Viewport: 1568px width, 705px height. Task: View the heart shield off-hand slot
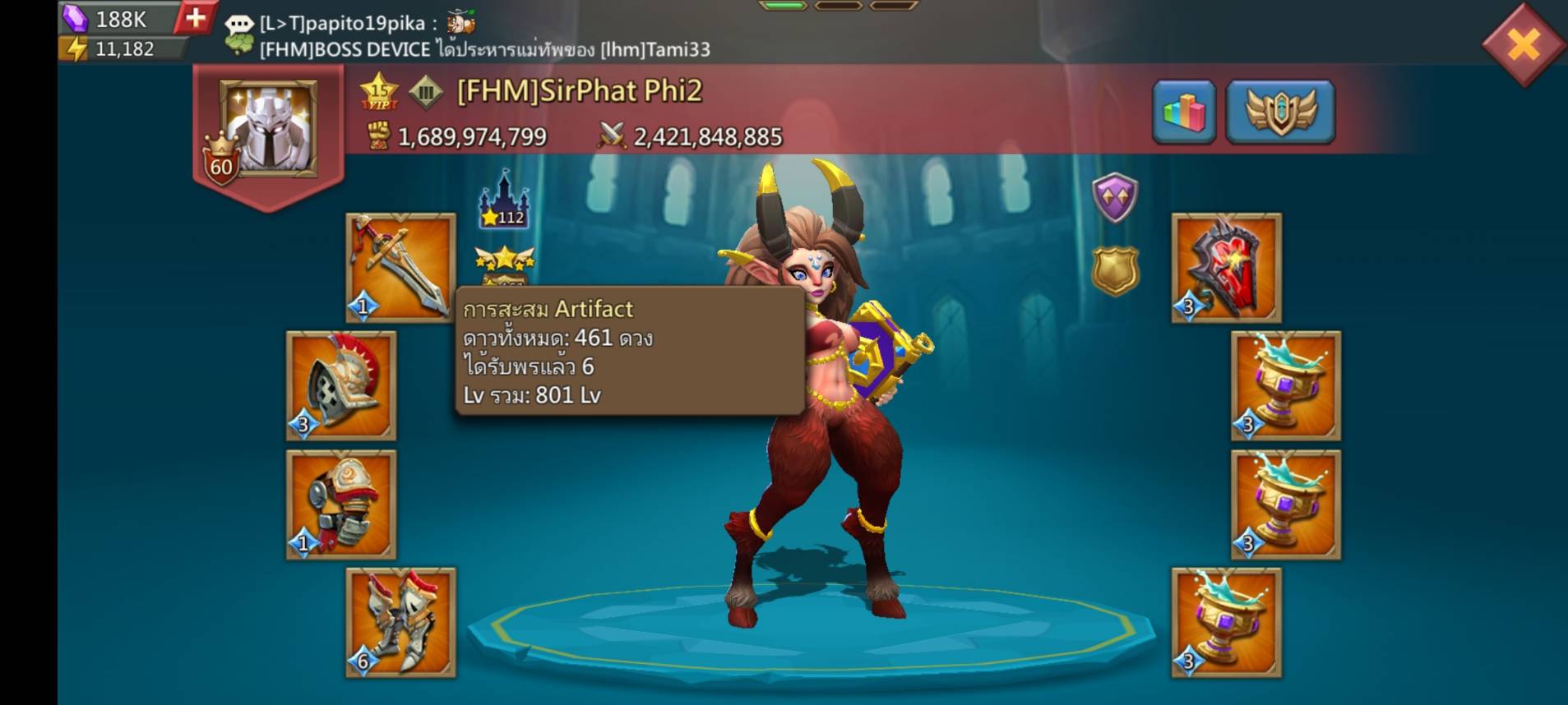(x=1226, y=267)
